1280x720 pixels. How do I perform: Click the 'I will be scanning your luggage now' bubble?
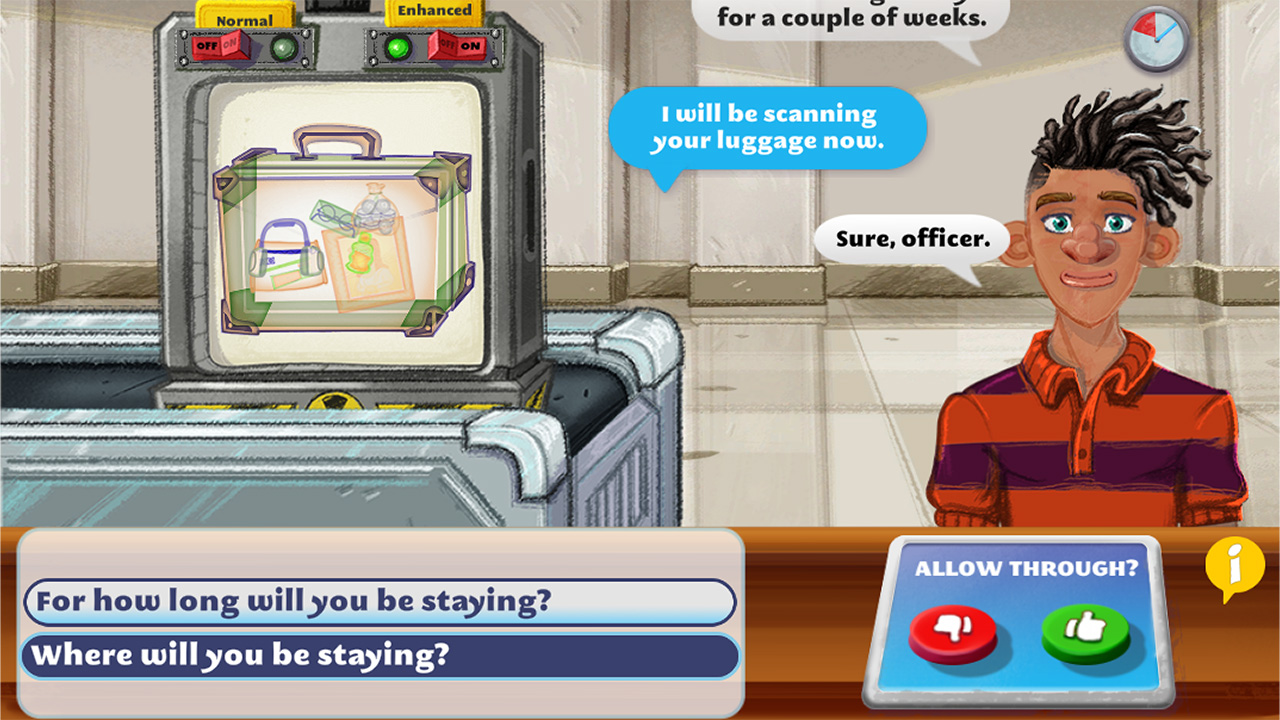click(x=768, y=126)
